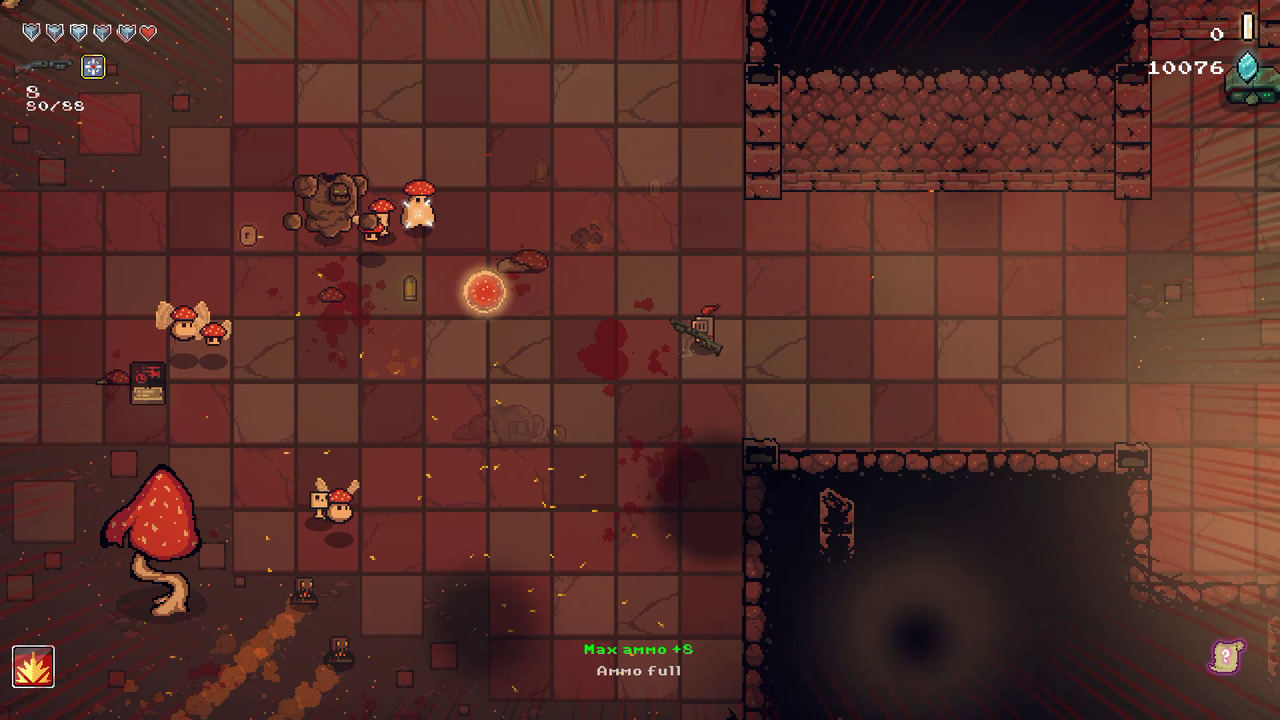Select the first armored heart icon

pyautogui.click(x=31, y=32)
